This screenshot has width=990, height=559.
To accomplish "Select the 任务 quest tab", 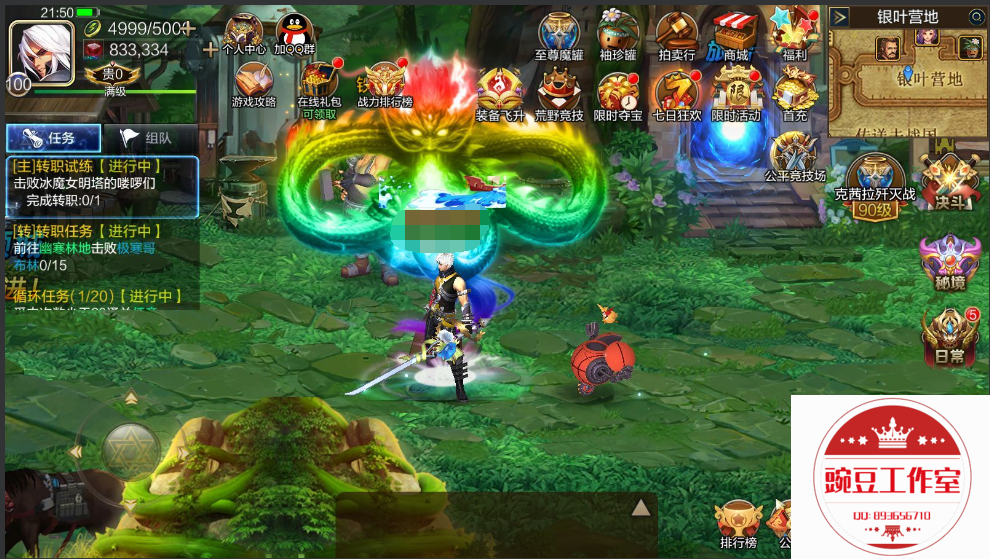I will coord(53,139).
